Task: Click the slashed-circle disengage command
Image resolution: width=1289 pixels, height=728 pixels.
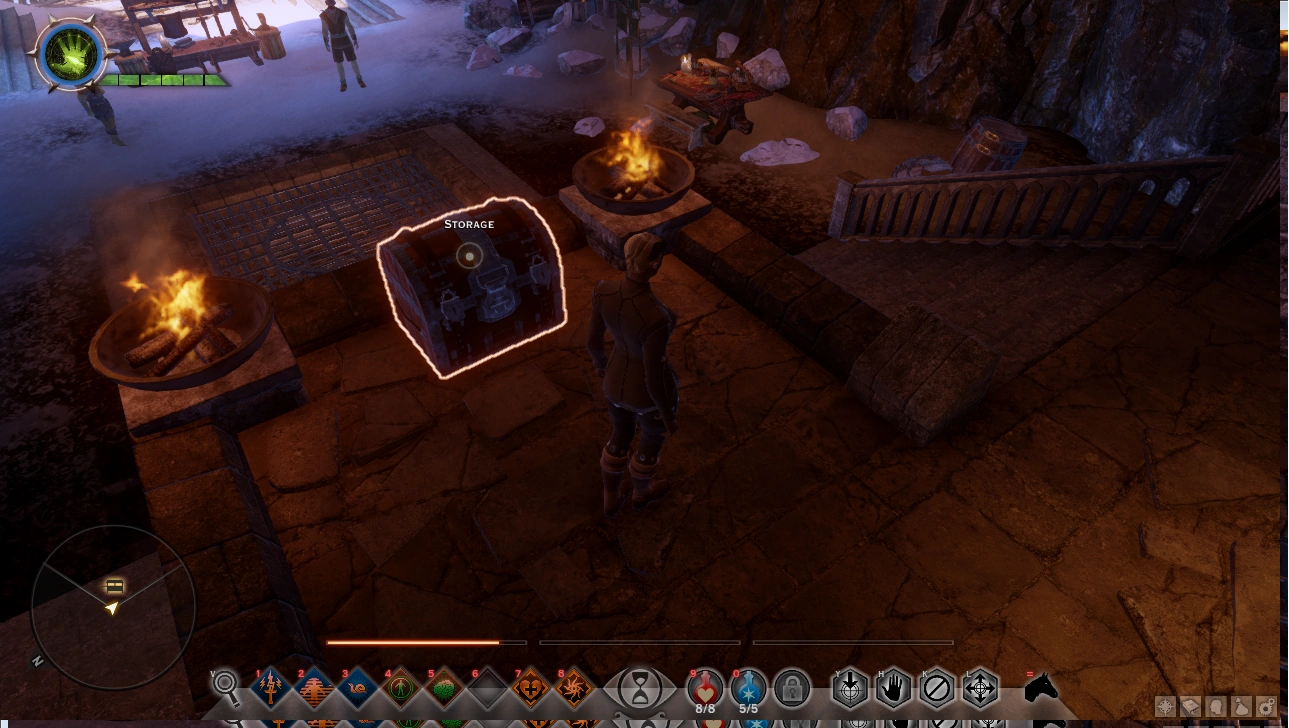Action: click(x=937, y=688)
